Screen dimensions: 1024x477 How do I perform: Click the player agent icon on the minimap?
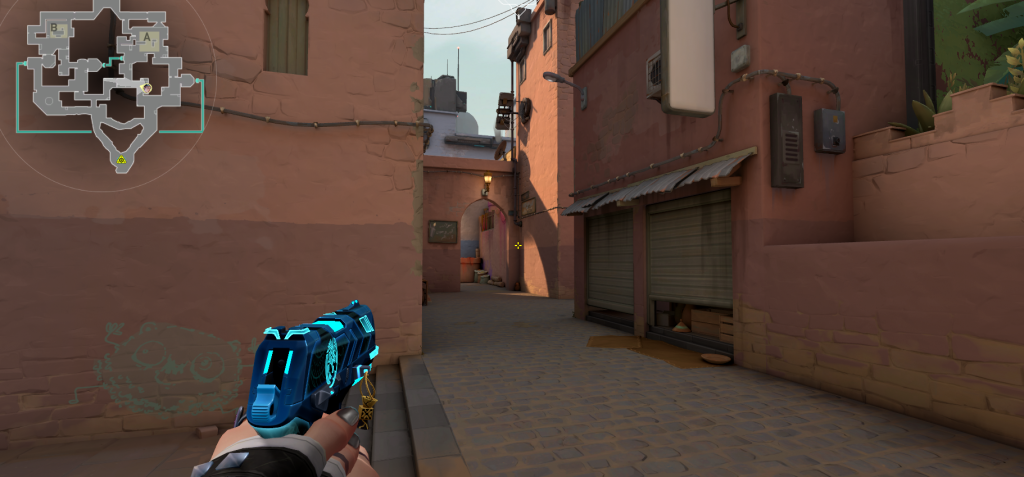pyautogui.click(x=146, y=88)
